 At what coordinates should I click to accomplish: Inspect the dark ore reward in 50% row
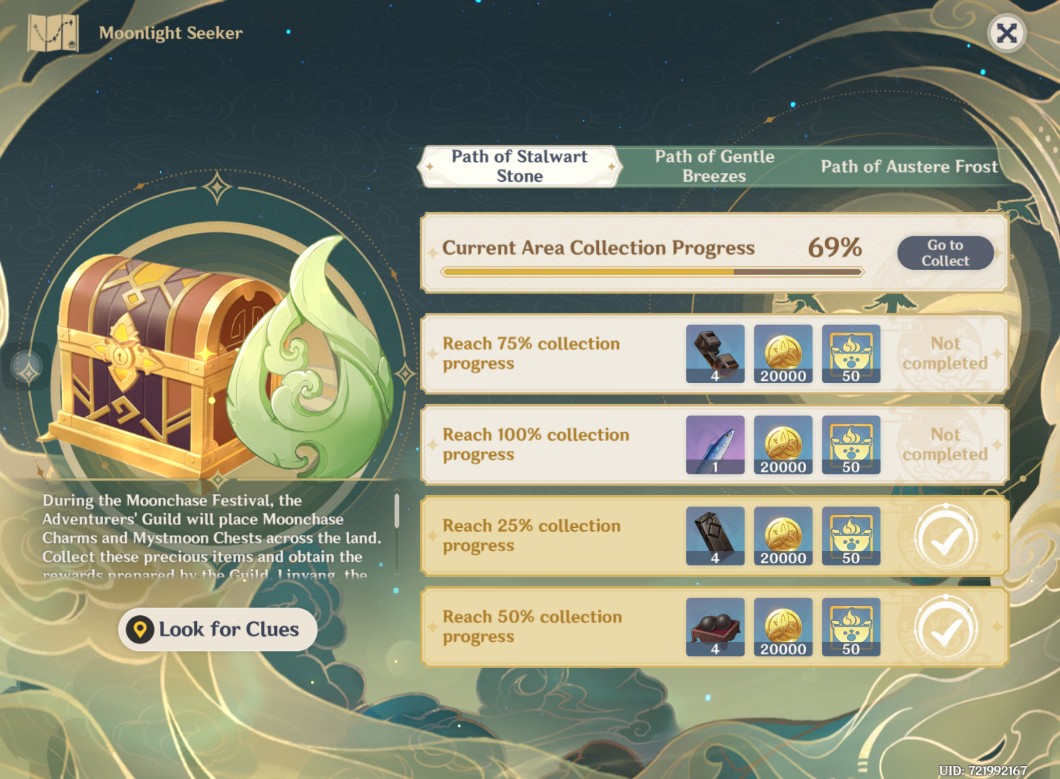click(715, 627)
